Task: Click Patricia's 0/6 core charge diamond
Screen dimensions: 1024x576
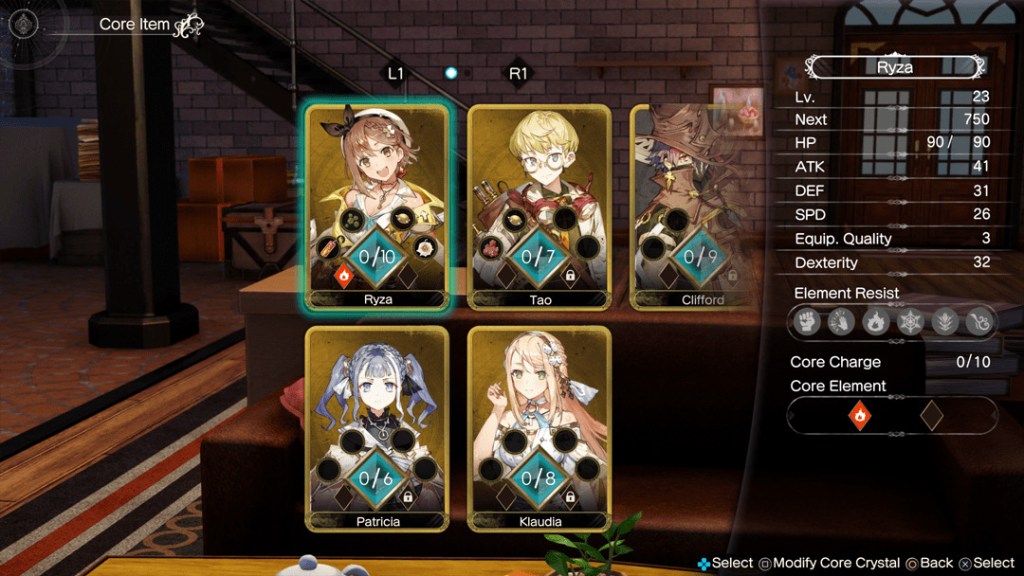Action: click(377, 477)
